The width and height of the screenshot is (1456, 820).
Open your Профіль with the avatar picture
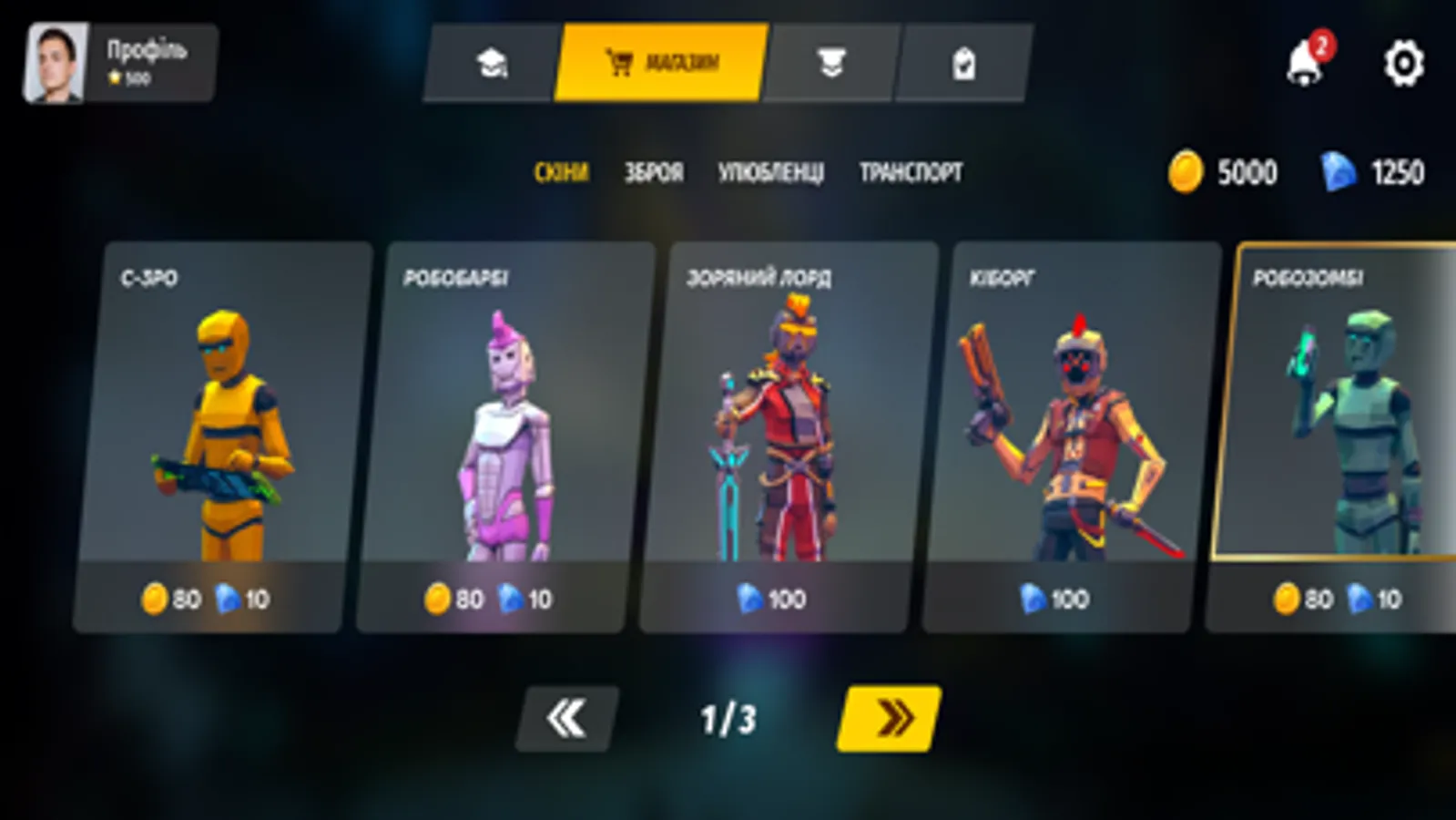click(x=59, y=62)
